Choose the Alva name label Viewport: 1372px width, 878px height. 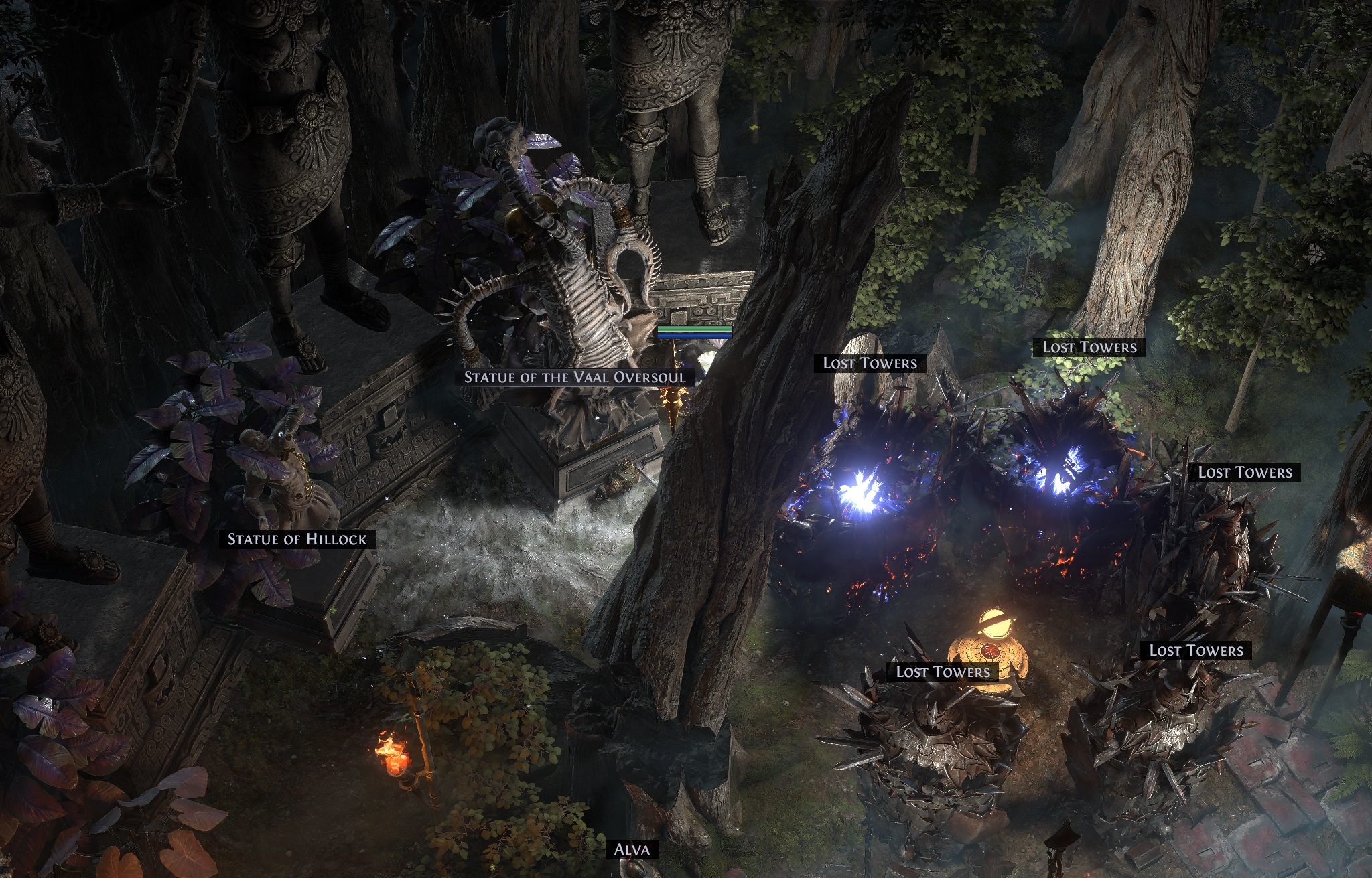632,850
